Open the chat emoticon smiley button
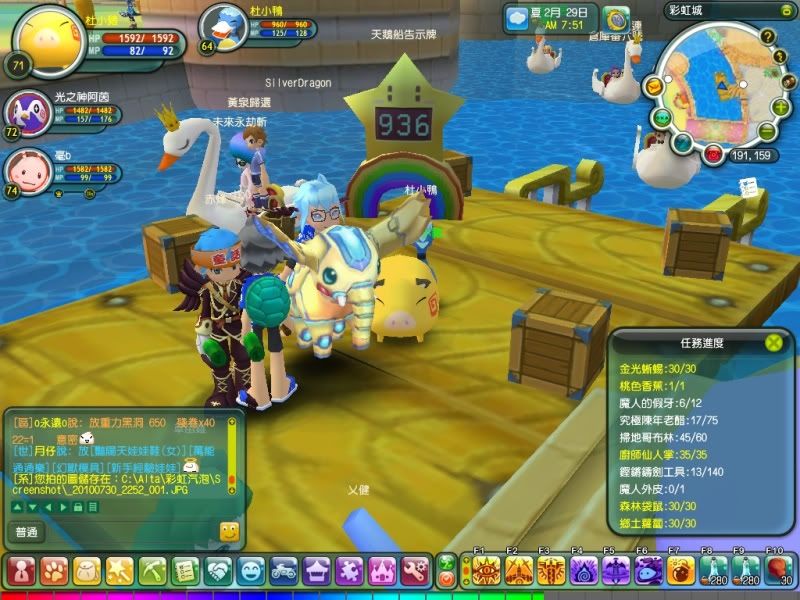 pyautogui.click(x=229, y=532)
